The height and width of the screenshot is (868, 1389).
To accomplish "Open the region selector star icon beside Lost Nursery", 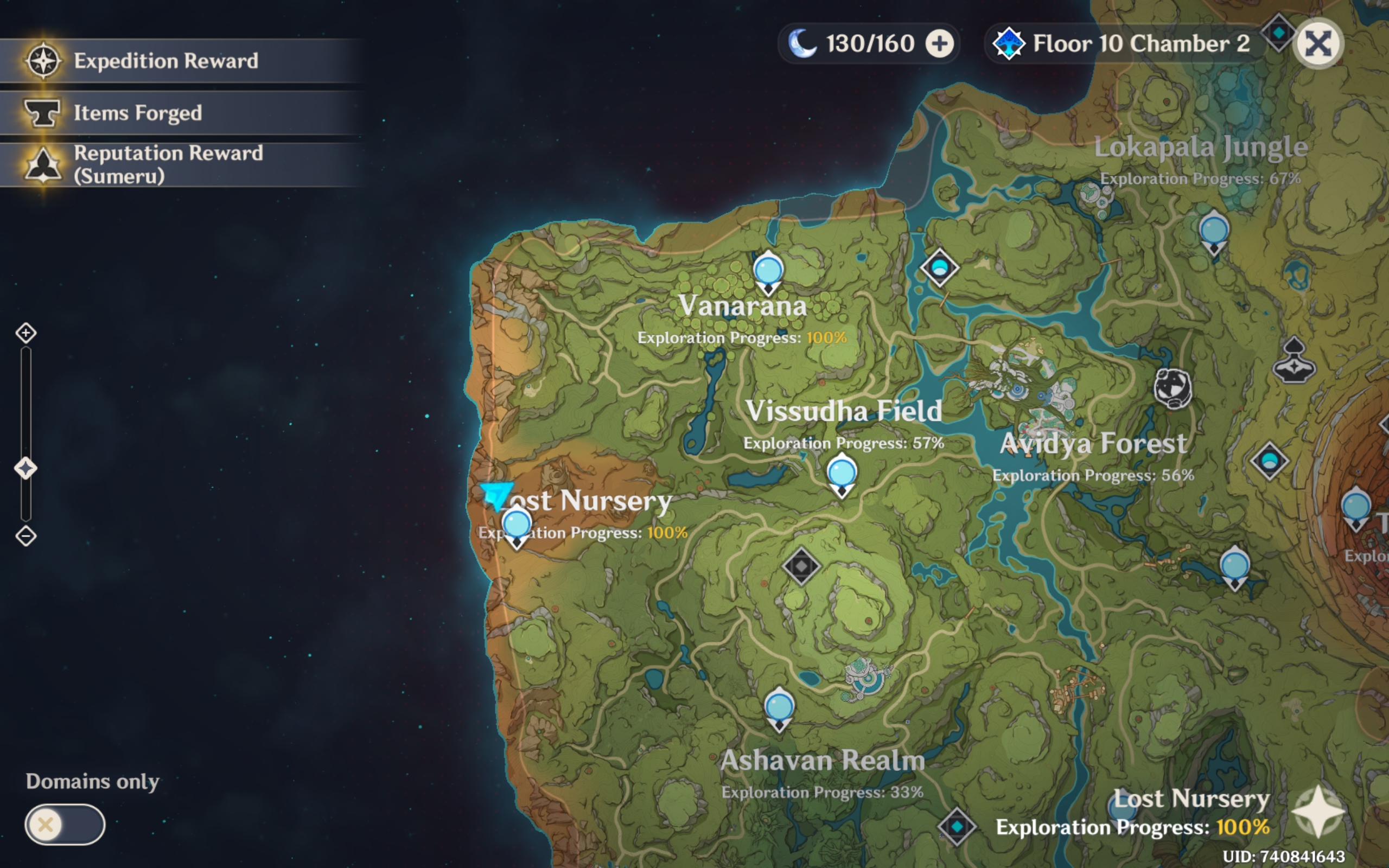I will point(1318,812).
